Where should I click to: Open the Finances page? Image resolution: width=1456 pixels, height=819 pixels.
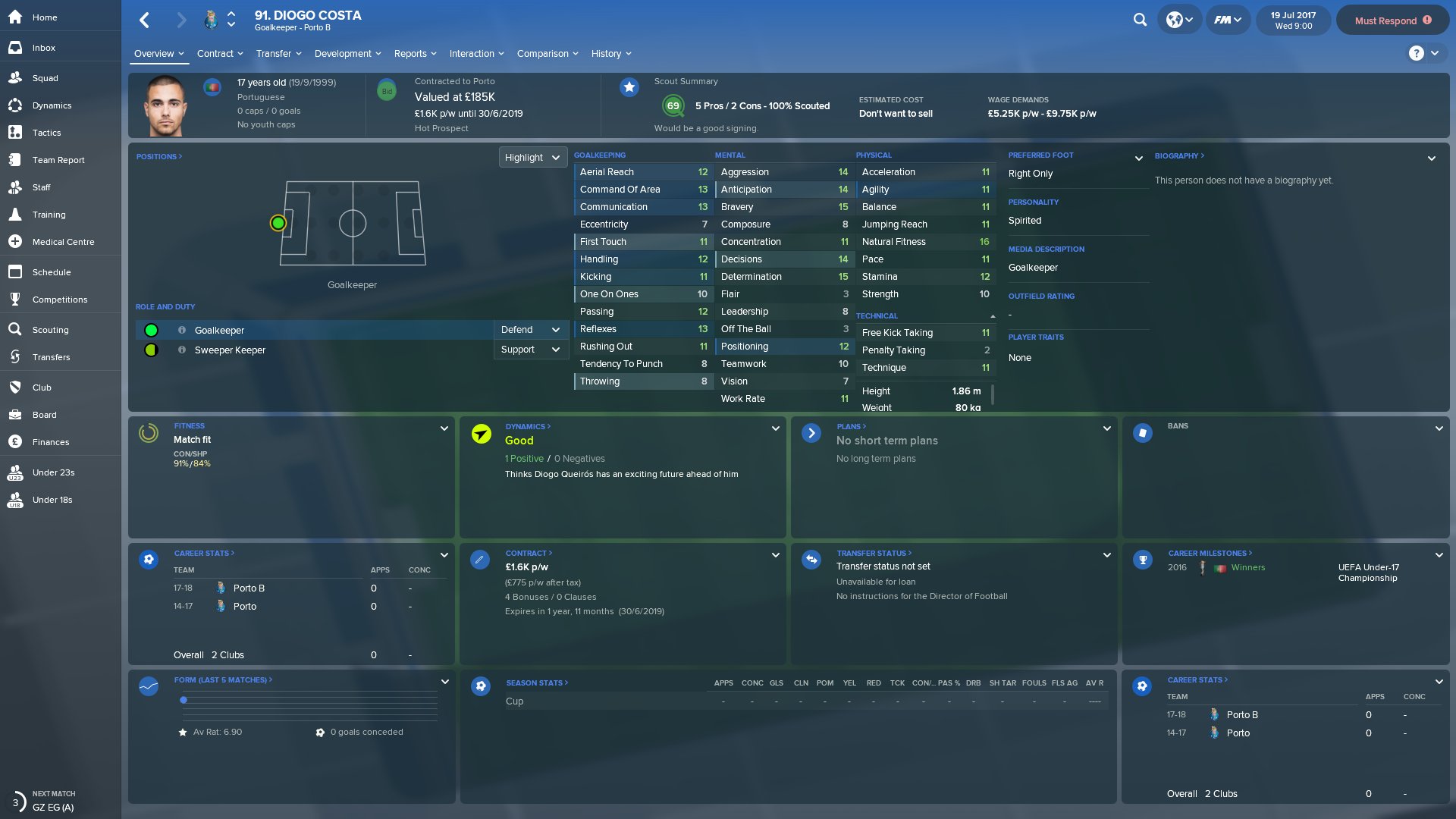tap(50, 442)
